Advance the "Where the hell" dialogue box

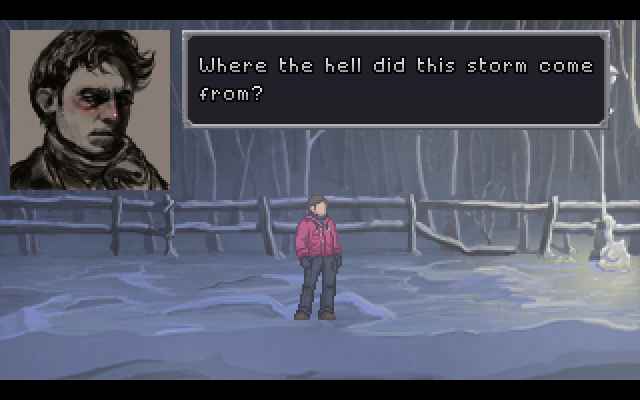coord(395,80)
